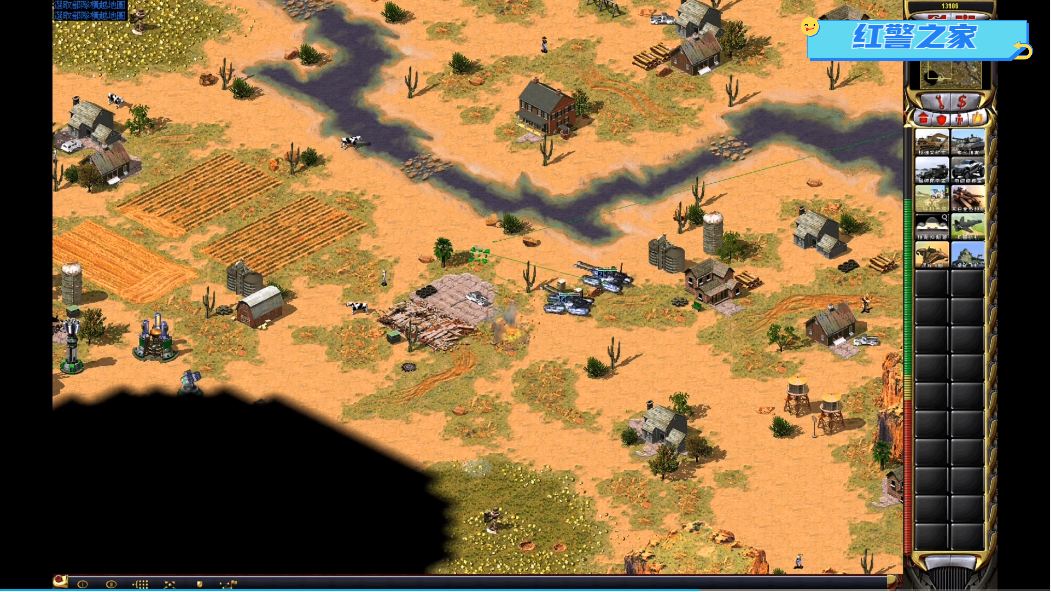
Task: Switch to the infantry production tab
Action: pyautogui.click(x=960, y=119)
